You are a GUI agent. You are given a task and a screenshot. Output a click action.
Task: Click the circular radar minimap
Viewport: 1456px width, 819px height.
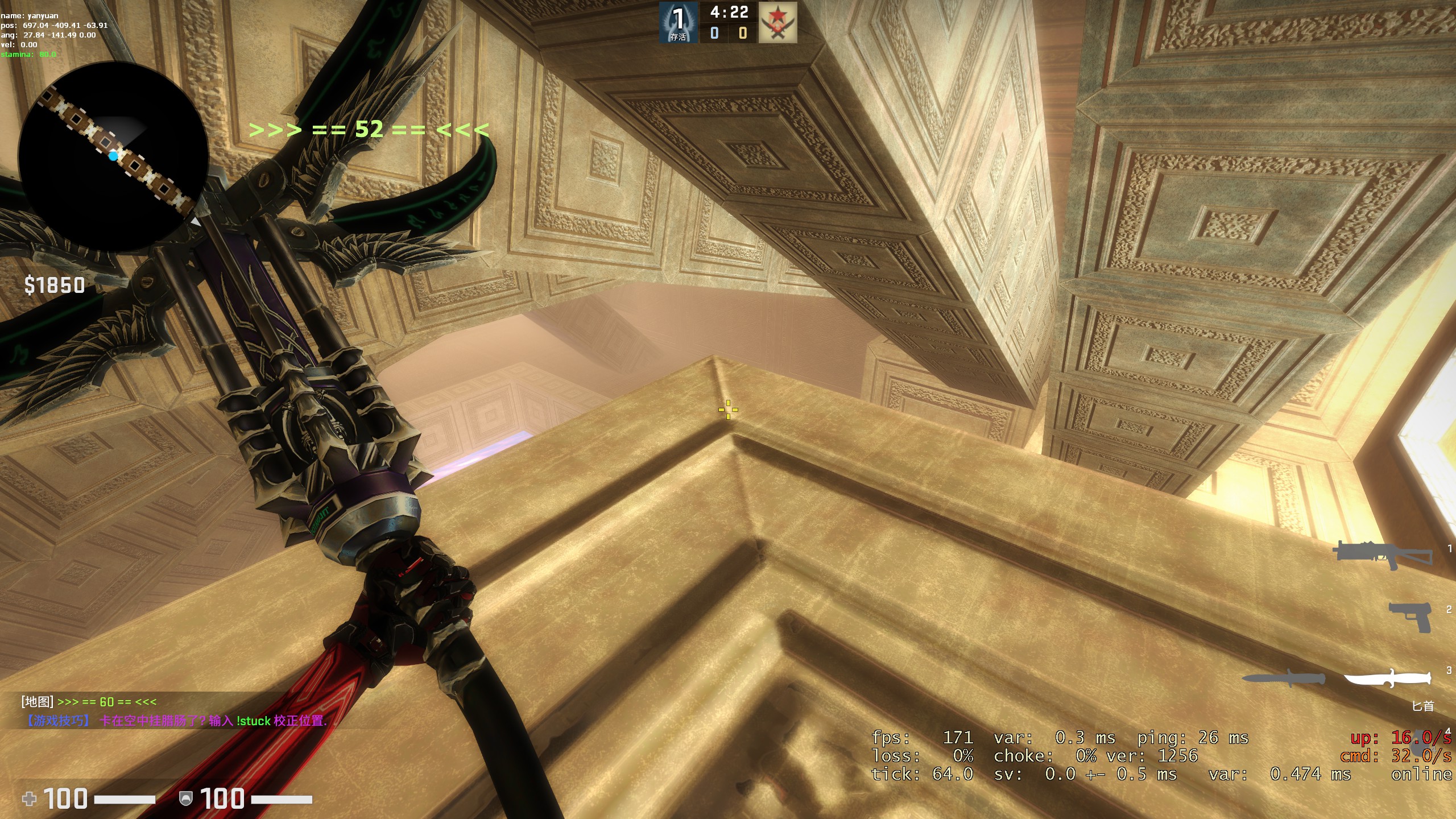pos(113,156)
